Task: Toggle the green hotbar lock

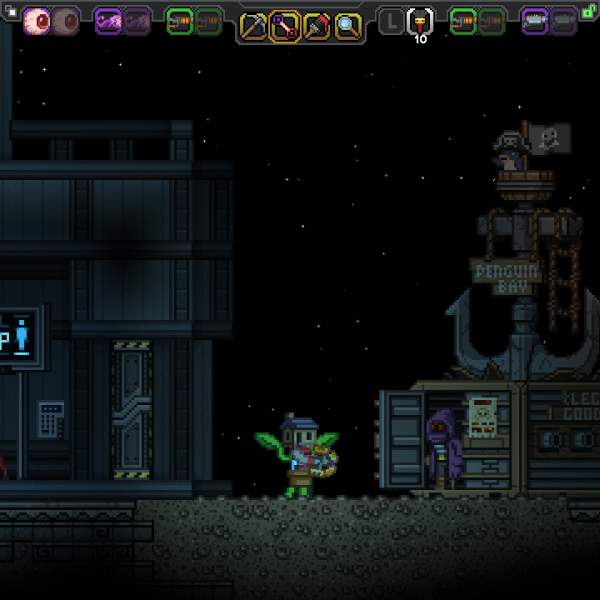Action: pos(589,11)
